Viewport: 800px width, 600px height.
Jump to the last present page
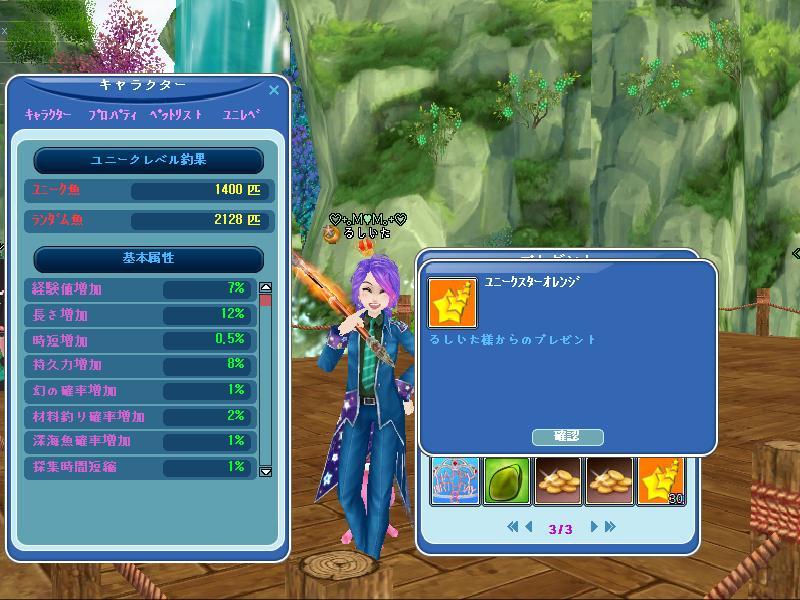(x=610, y=526)
